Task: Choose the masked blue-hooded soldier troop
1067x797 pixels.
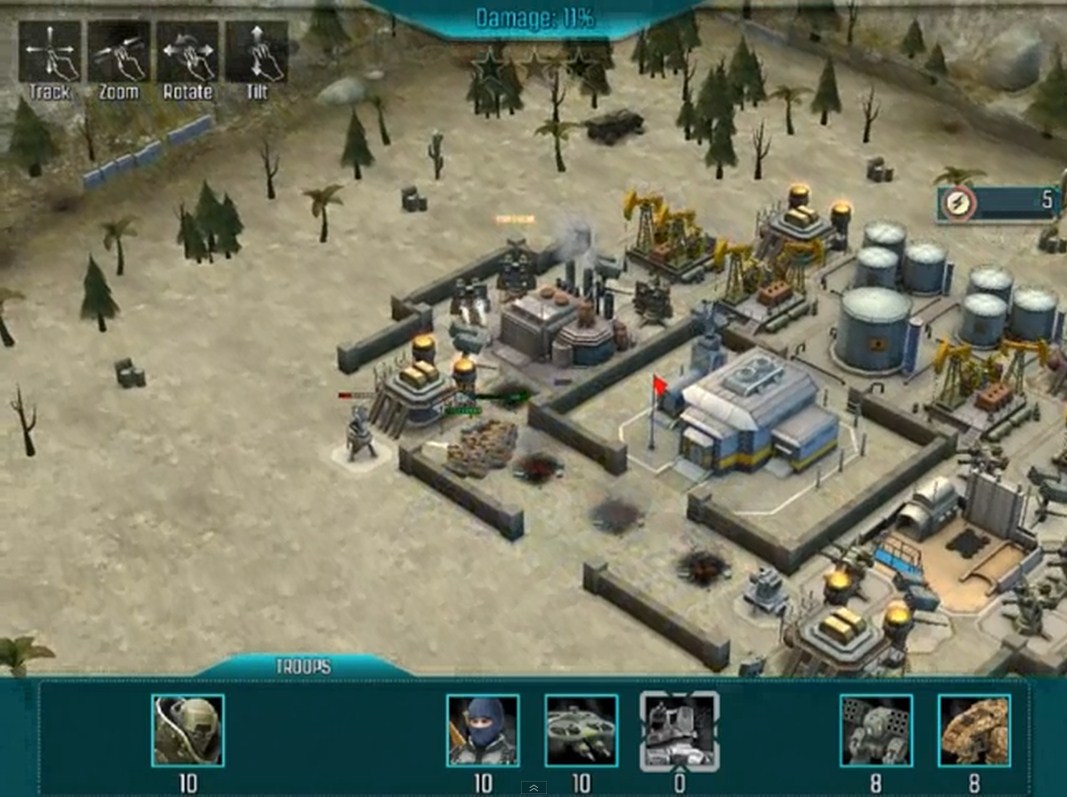Action: pos(483,730)
